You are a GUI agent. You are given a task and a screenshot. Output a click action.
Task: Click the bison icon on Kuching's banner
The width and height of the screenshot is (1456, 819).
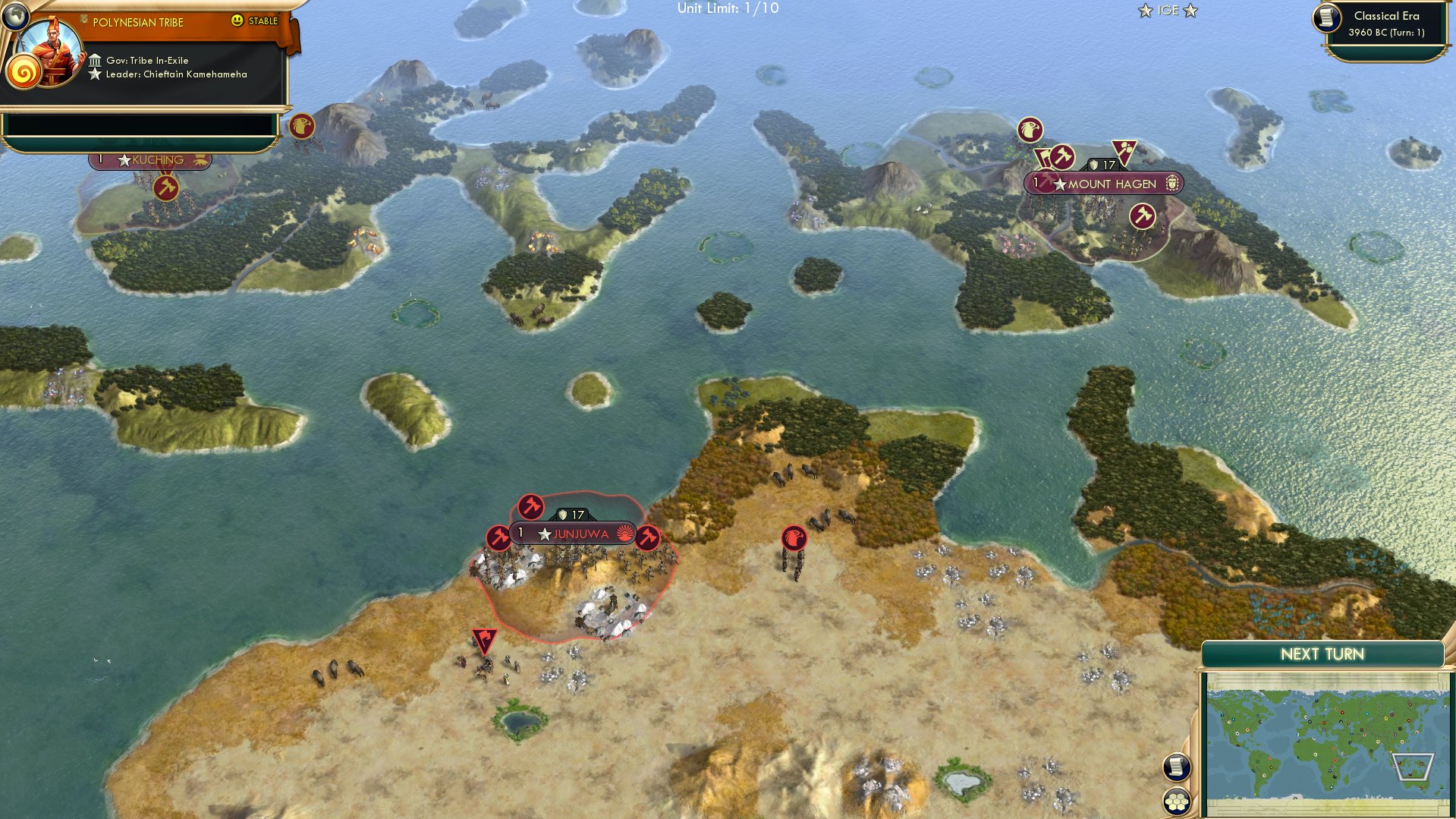[x=200, y=160]
